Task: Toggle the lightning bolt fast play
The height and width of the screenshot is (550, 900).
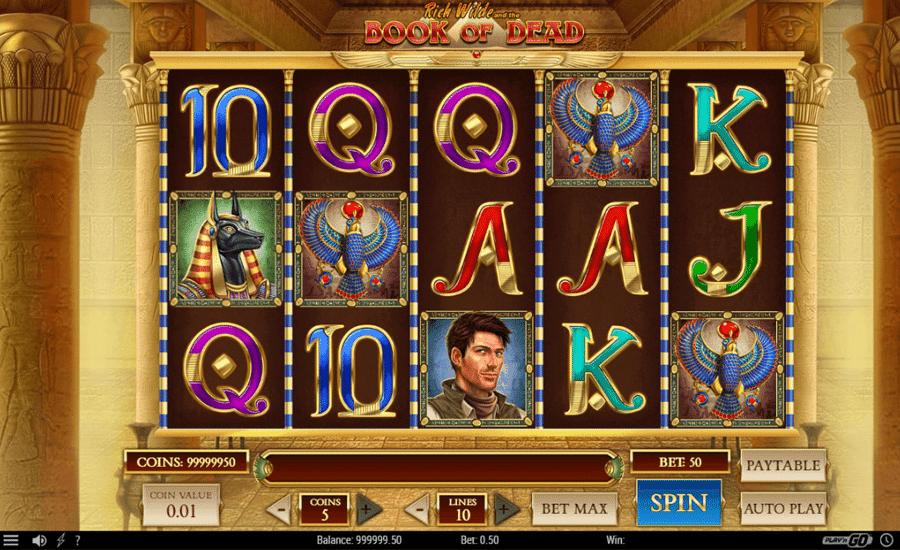Action: click(x=61, y=540)
